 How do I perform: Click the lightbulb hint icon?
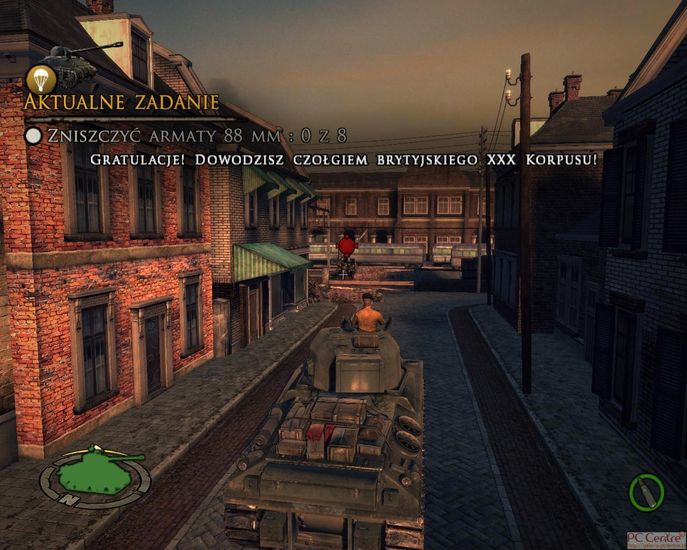(40, 79)
